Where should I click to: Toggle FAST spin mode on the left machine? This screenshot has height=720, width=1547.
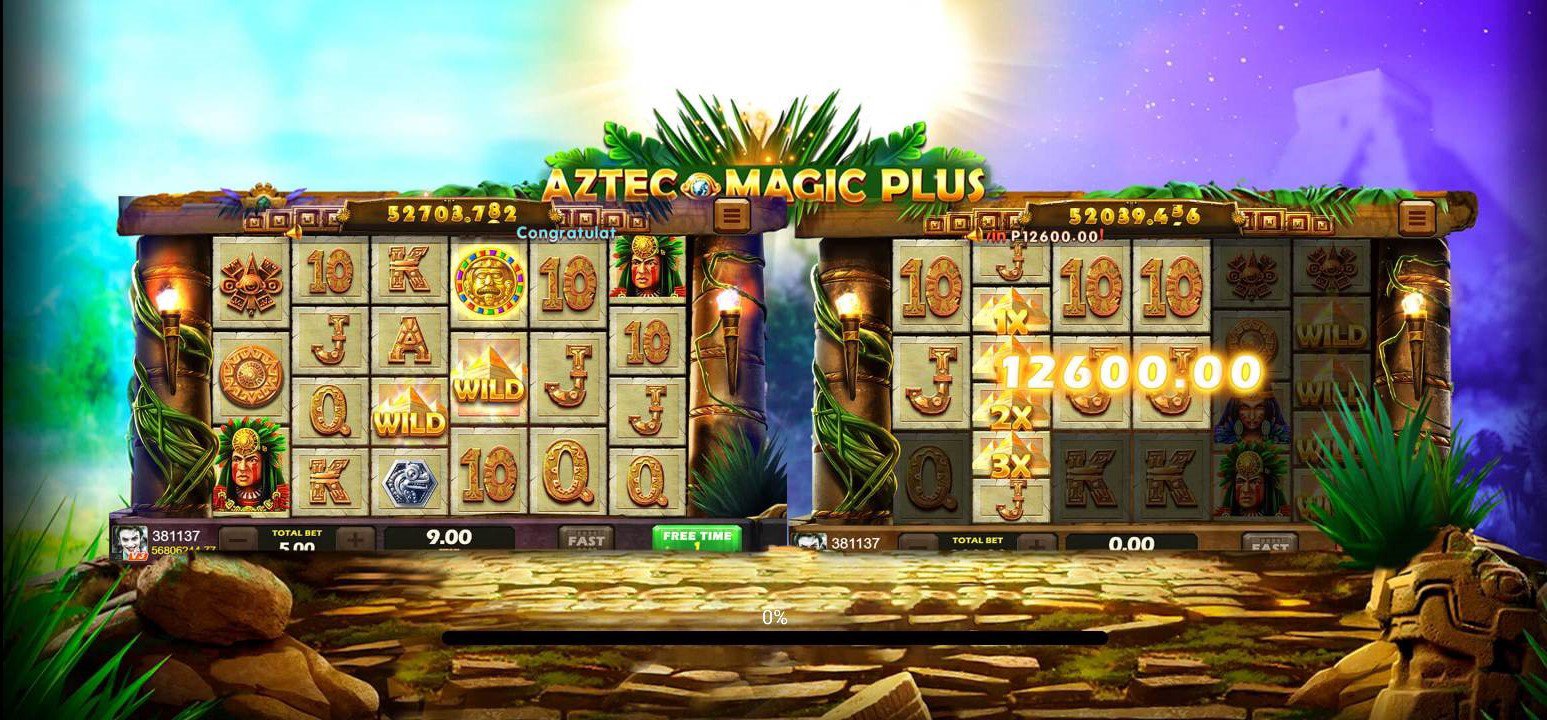(585, 540)
